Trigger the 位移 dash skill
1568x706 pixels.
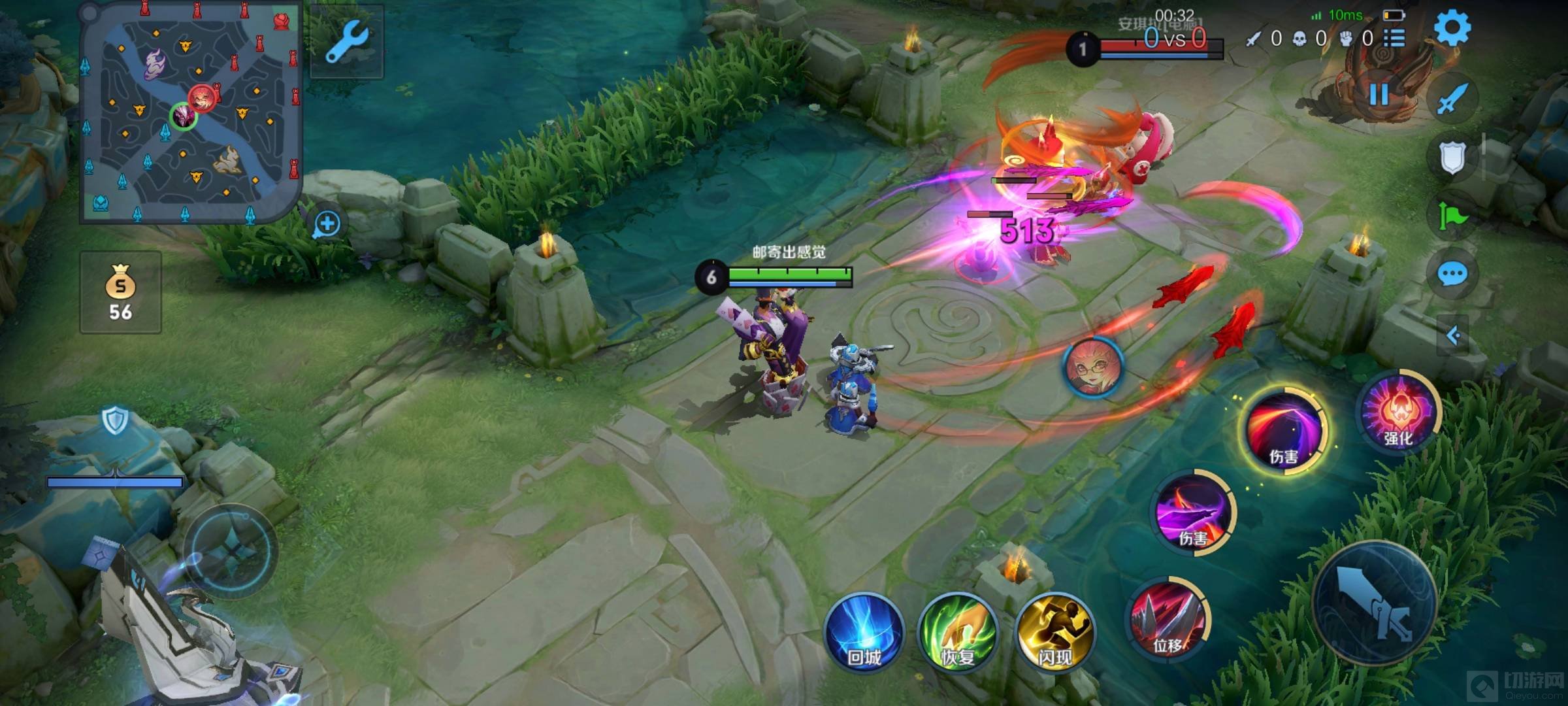click(x=1169, y=618)
